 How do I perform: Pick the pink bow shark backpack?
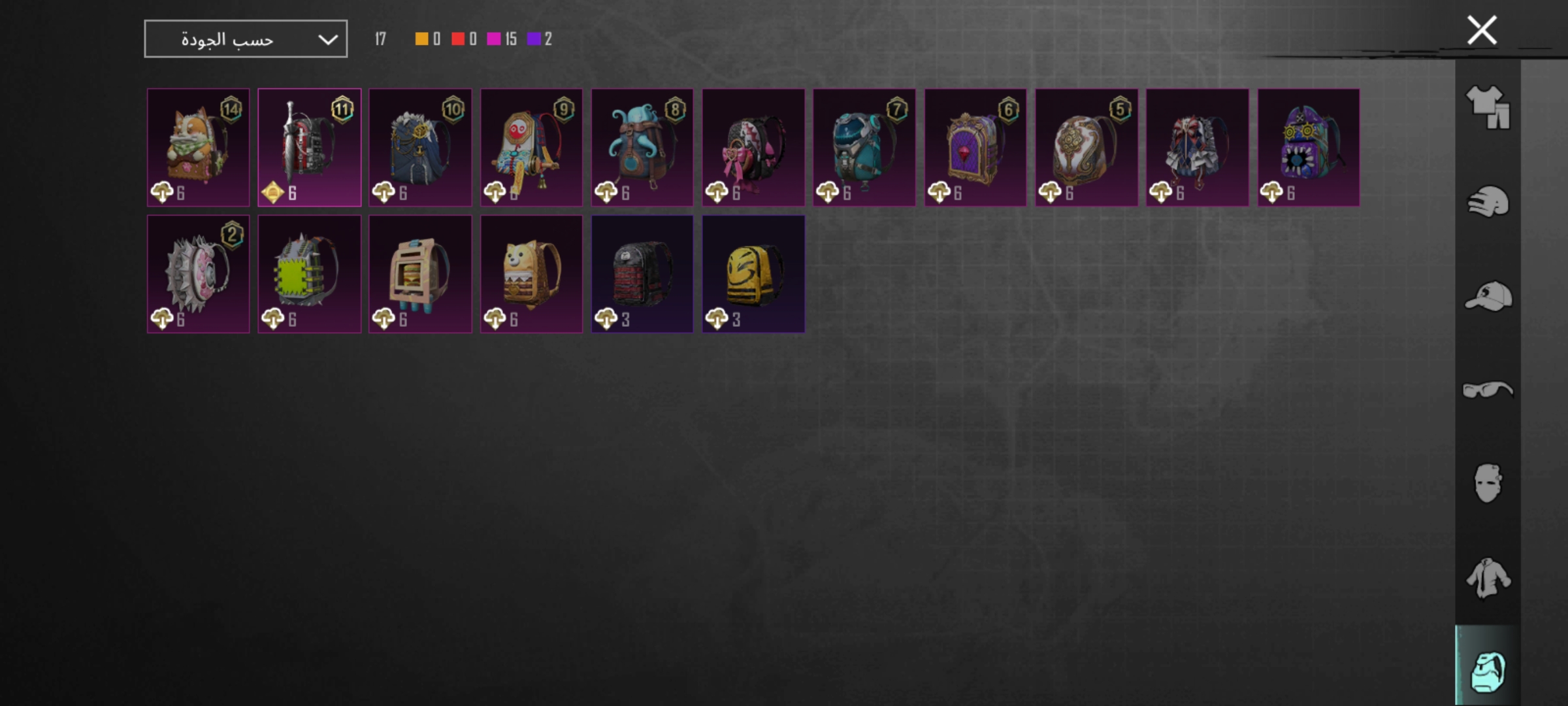[x=753, y=147]
